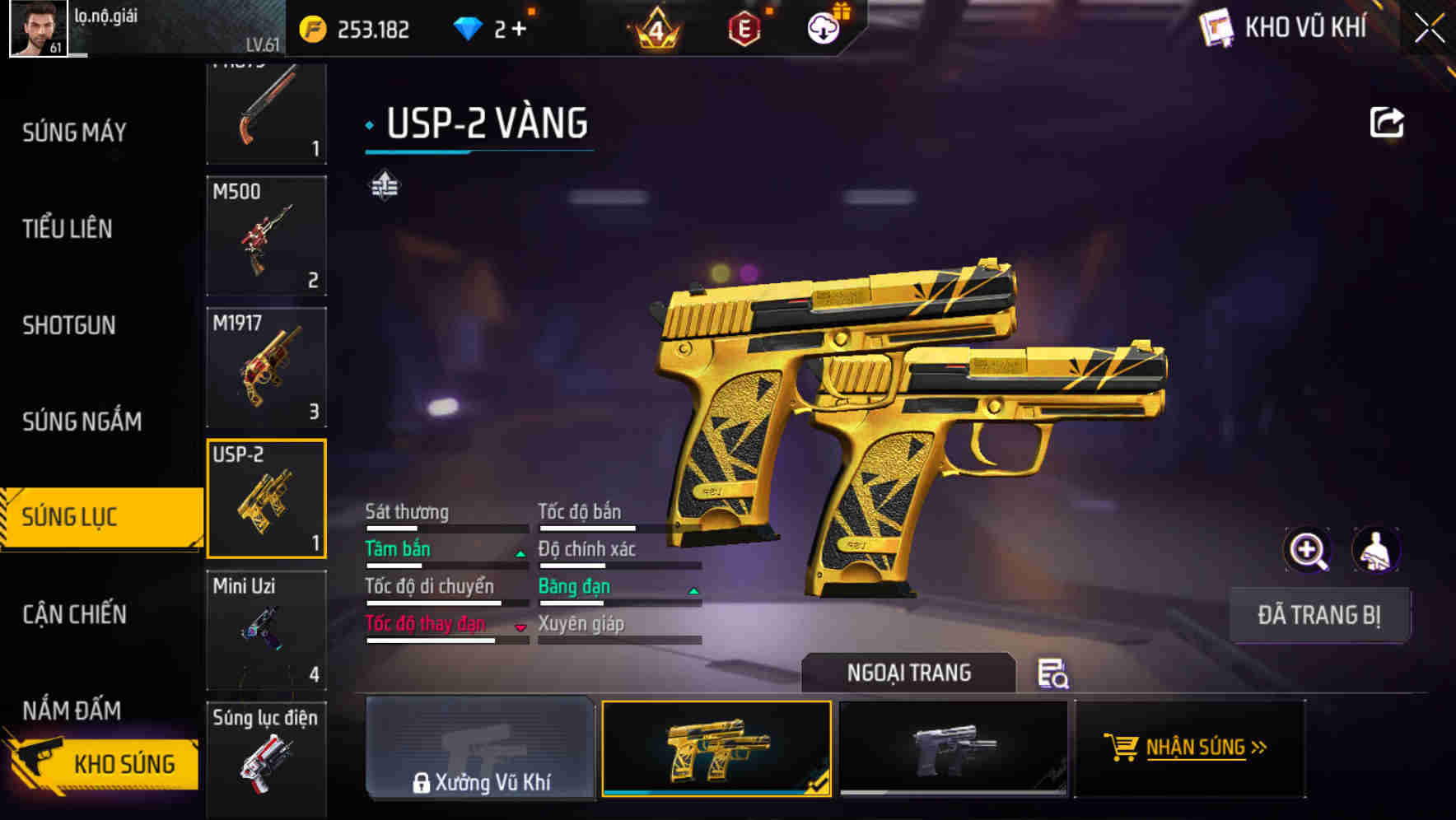1456x820 pixels.
Task: Select the CẬN CHIẾN category
Action: tap(74, 615)
